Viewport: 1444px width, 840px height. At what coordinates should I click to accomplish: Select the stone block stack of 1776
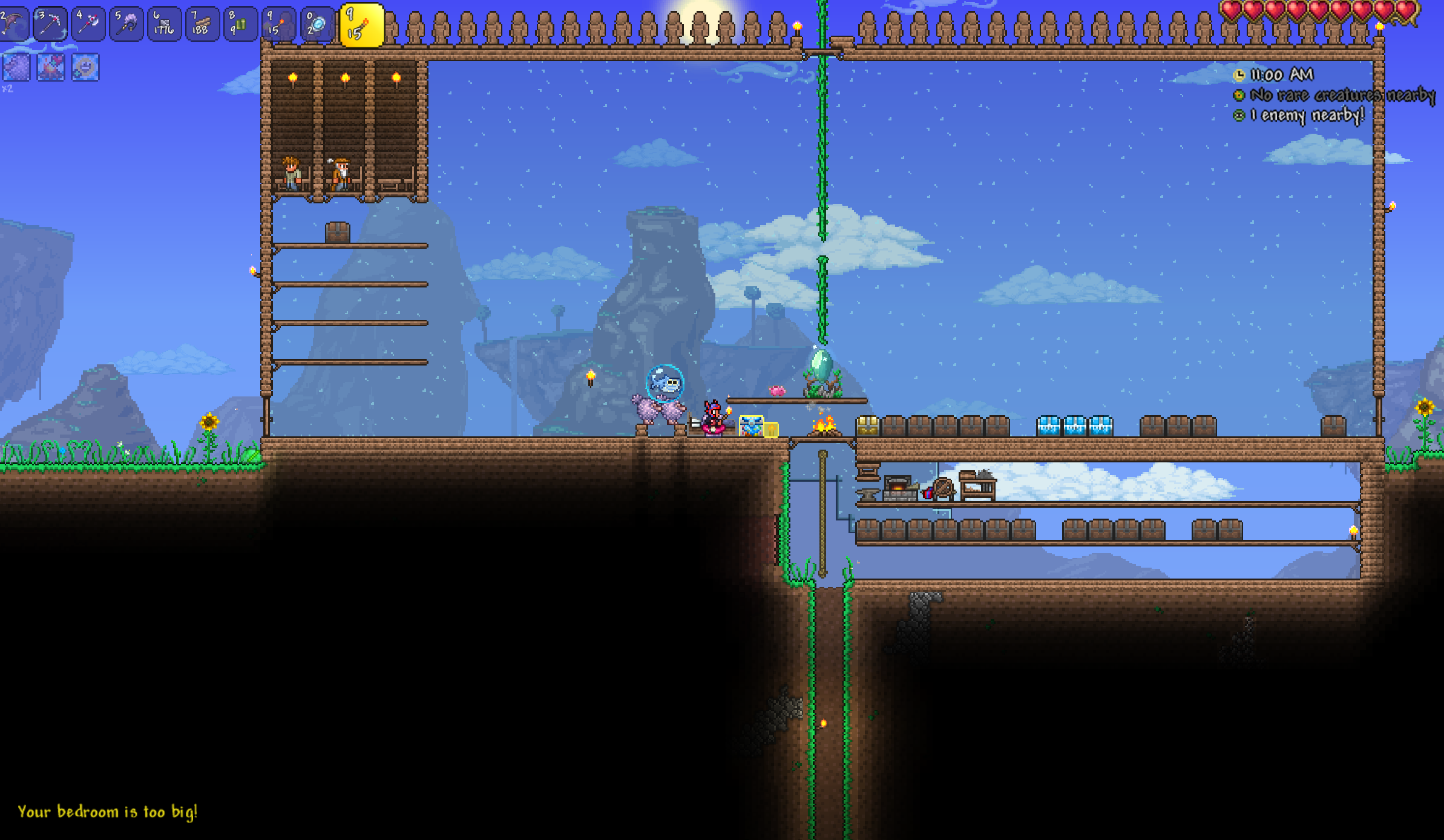pyautogui.click(x=164, y=24)
